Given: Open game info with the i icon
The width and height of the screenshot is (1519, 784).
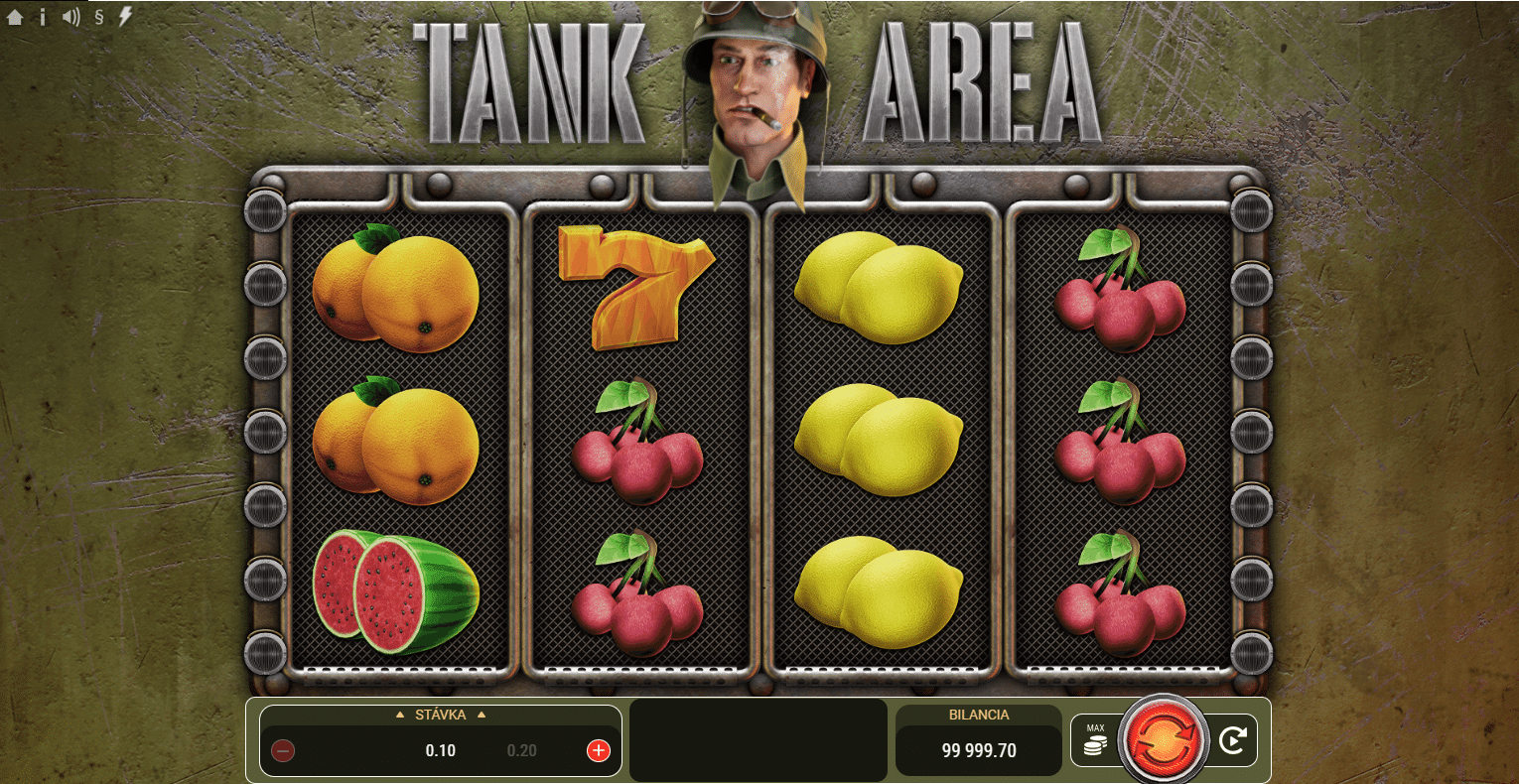Looking at the screenshot, I should 42,16.
